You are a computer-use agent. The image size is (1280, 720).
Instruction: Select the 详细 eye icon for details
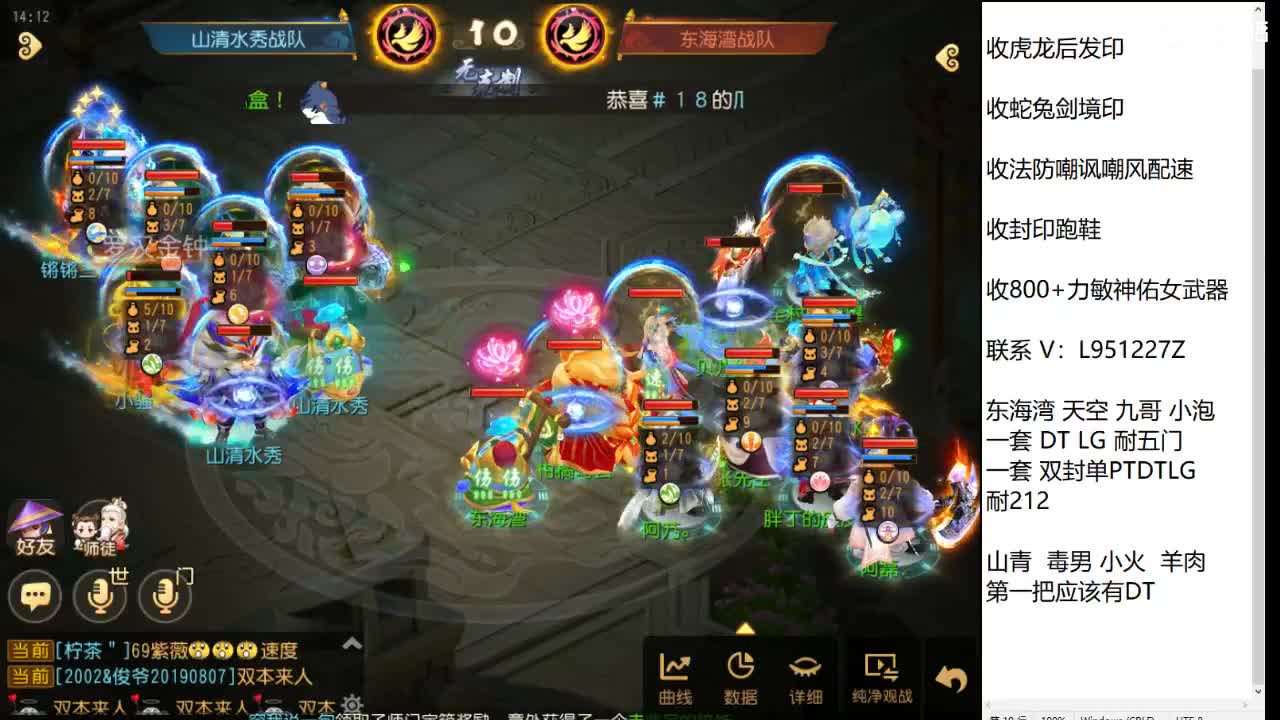(808, 675)
